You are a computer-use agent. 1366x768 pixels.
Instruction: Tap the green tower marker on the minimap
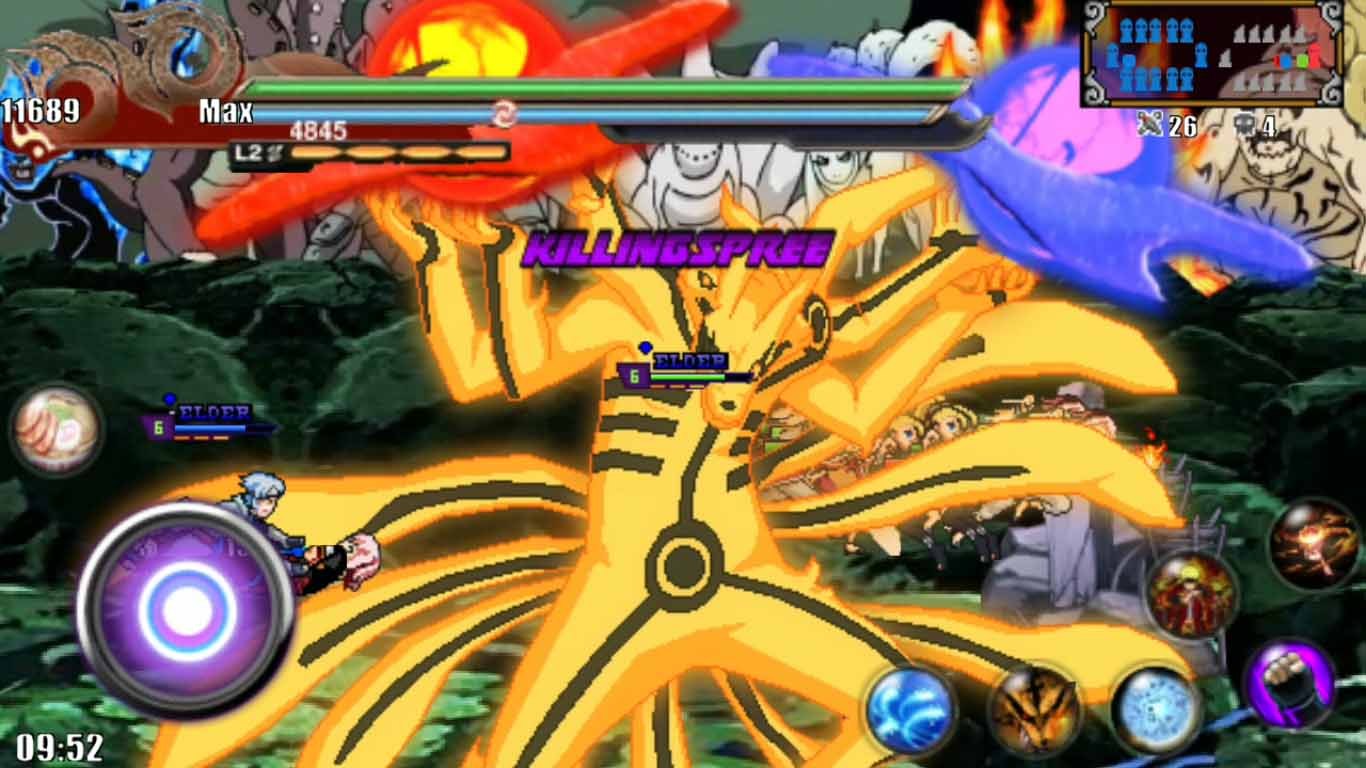(x=1303, y=62)
